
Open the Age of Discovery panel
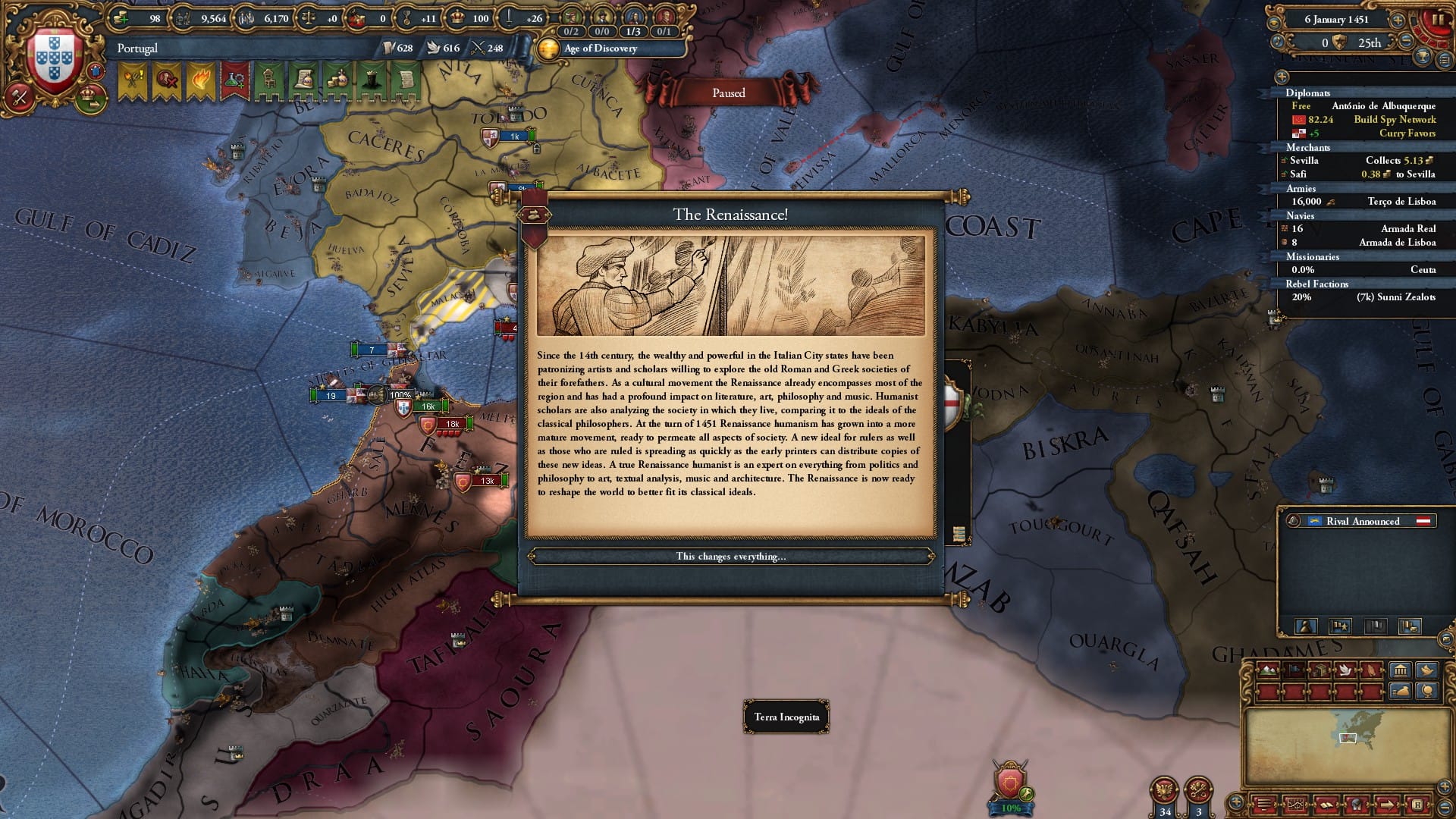pyautogui.click(x=599, y=49)
